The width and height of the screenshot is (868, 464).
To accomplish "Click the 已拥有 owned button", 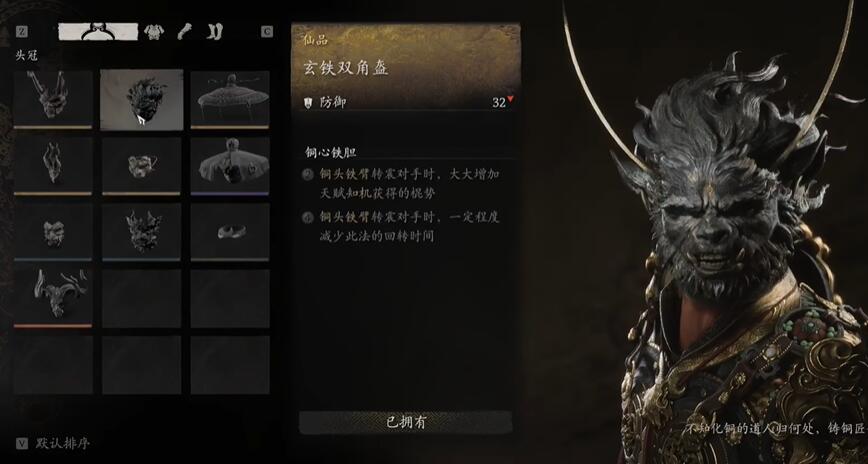I will click(x=406, y=422).
